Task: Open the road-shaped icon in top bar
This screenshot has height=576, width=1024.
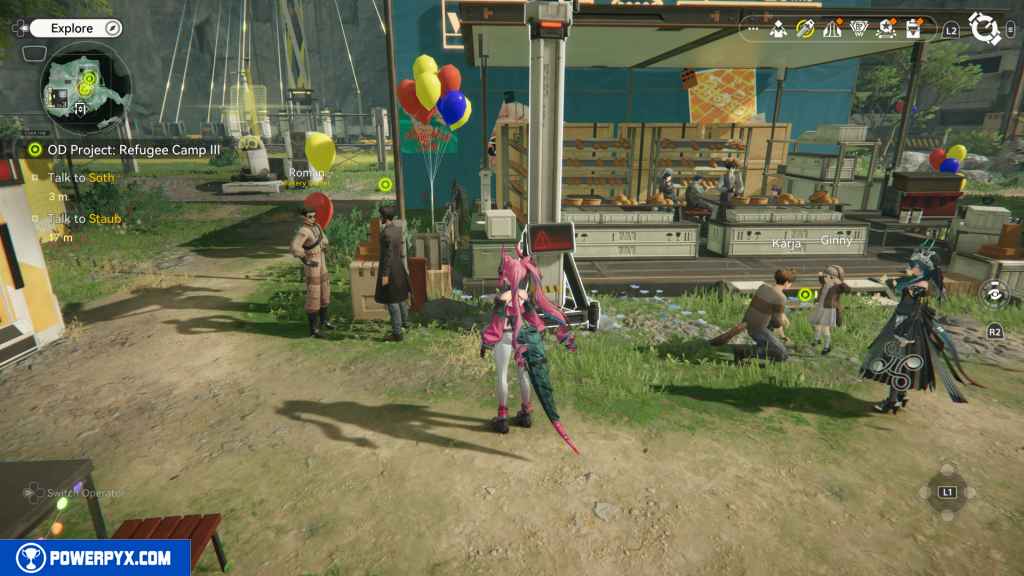Action: tap(831, 29)
